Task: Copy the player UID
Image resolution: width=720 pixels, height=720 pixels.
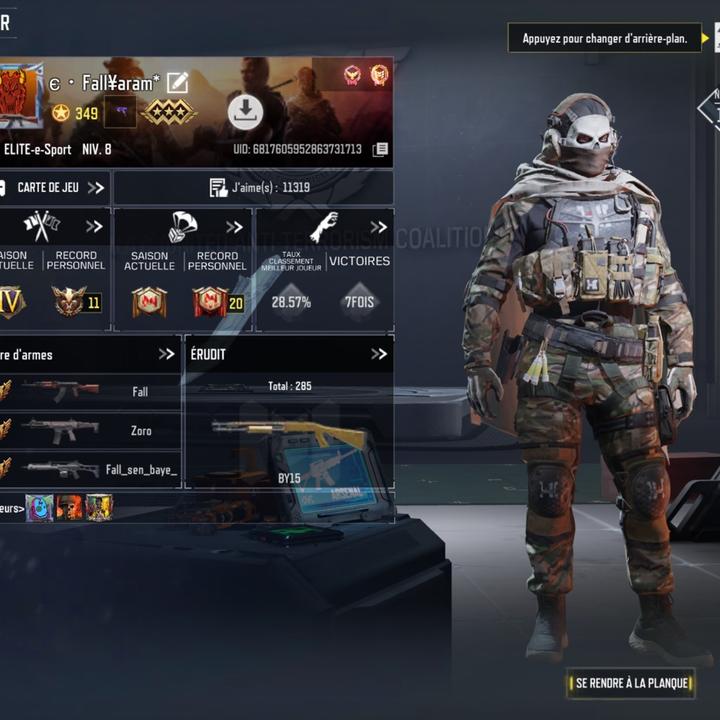Action: tap(380, 149)
